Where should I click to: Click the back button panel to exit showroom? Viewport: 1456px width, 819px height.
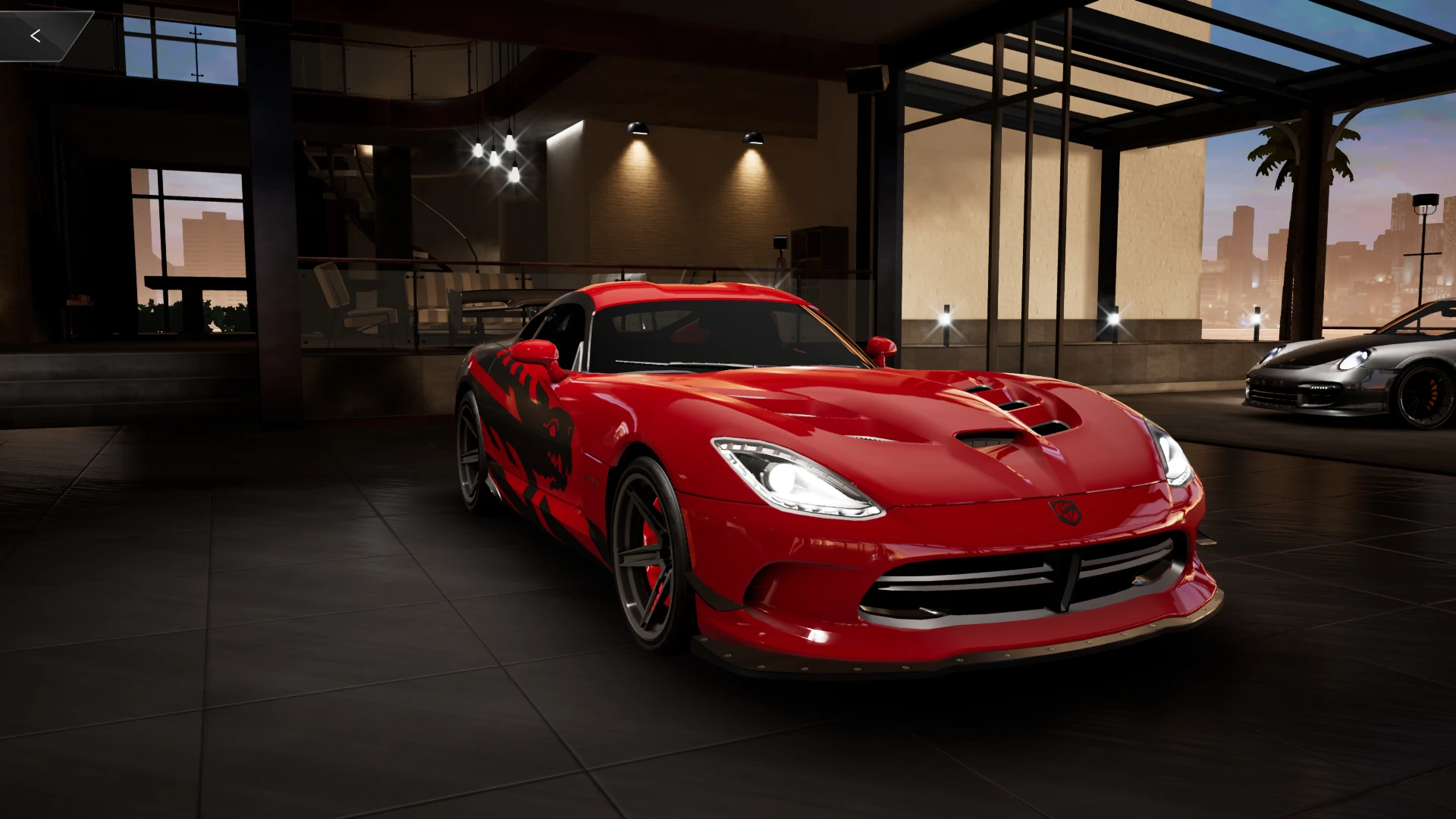tap(45, 35)
